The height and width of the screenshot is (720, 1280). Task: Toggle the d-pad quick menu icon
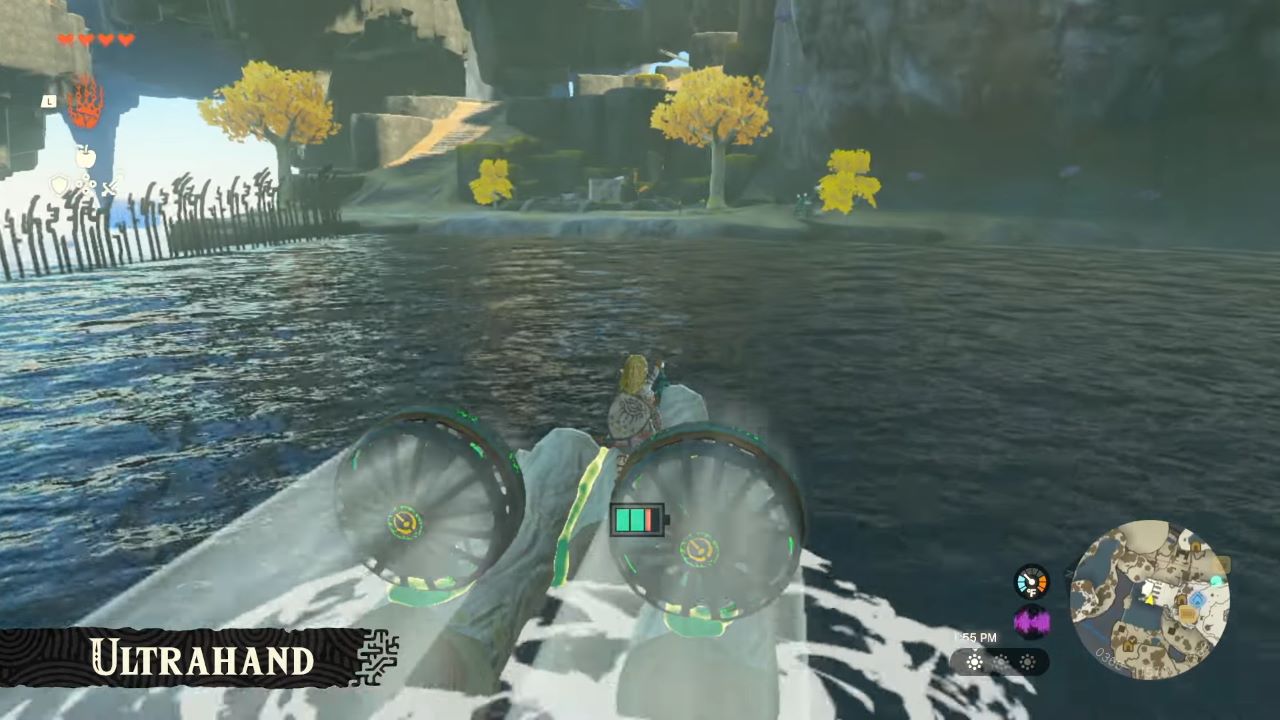click(x=87, y=184)
